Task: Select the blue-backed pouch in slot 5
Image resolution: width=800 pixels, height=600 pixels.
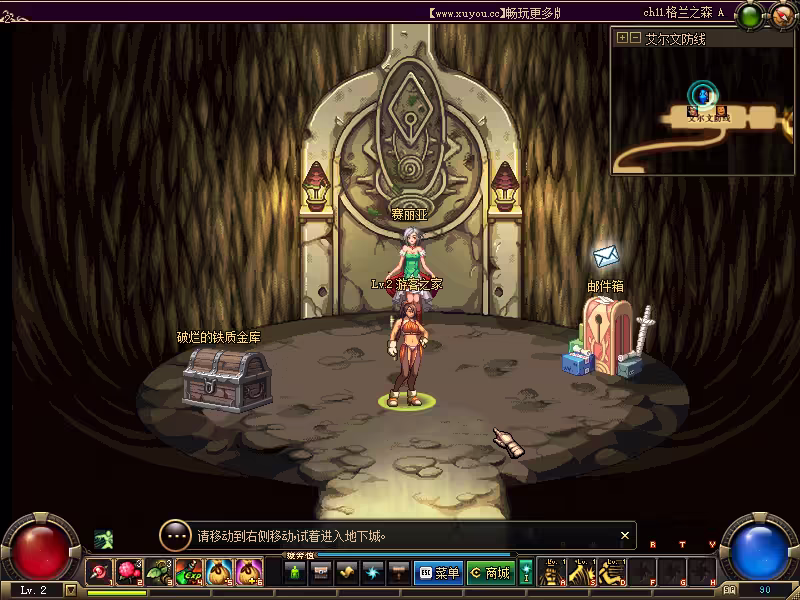Action: click(x=219, y=572)
